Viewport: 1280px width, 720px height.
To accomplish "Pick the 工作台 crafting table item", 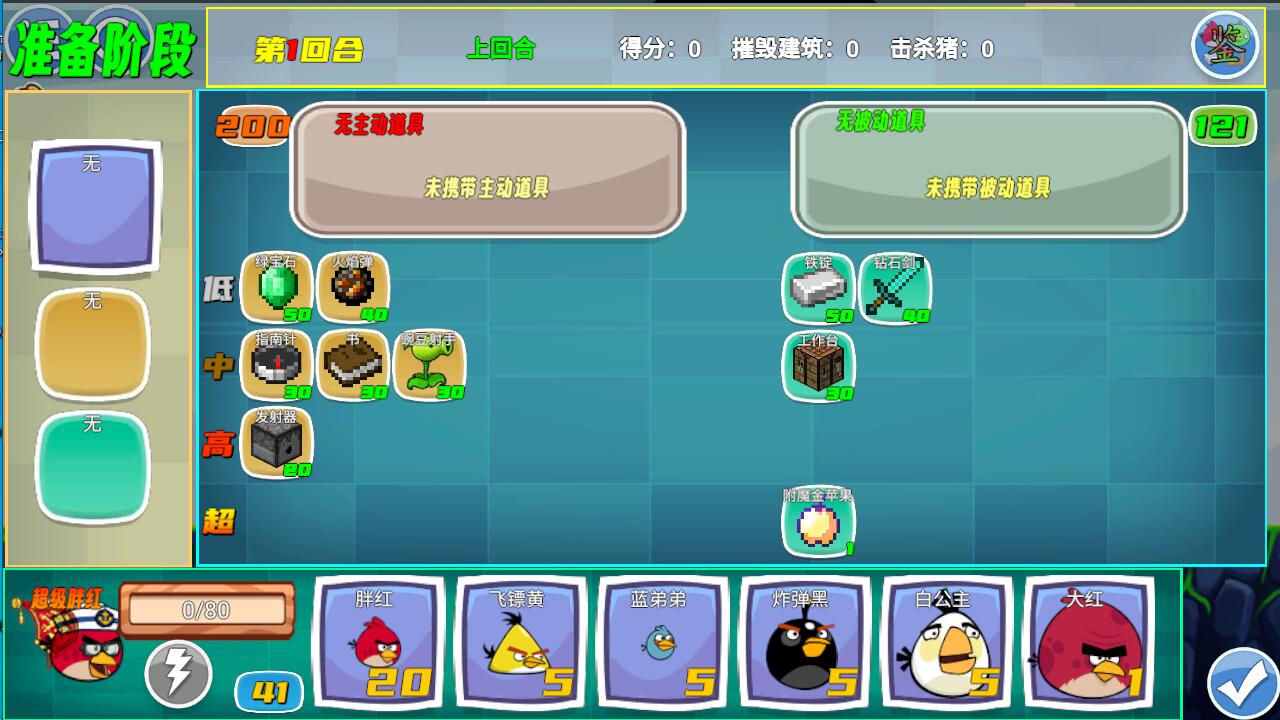I will click(818, 367).
